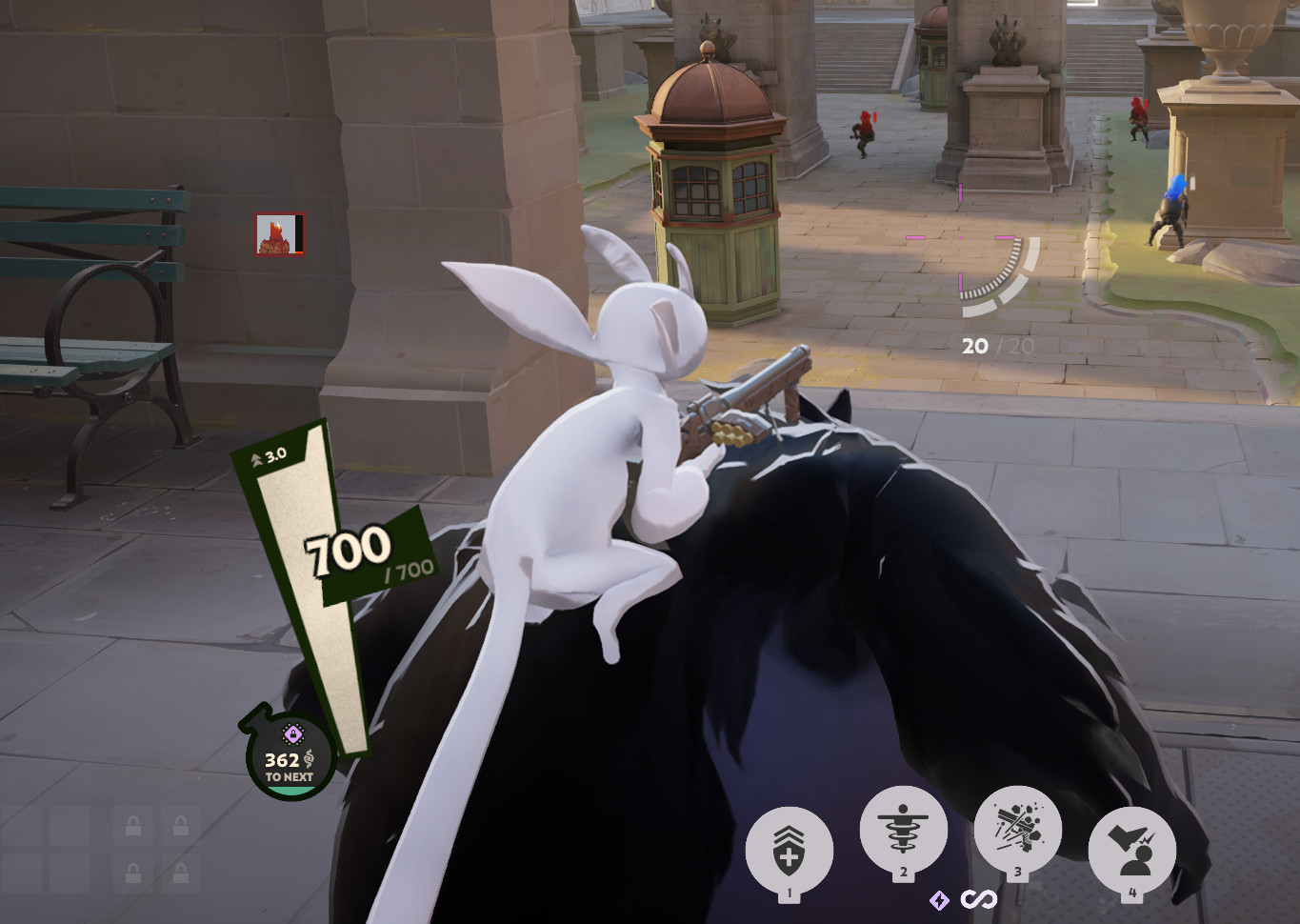The height and width of the screenshot is (924, 1300).
Task: Click the rightmost padlocked slot in the bottom row
Action: [x=181, y=874]
